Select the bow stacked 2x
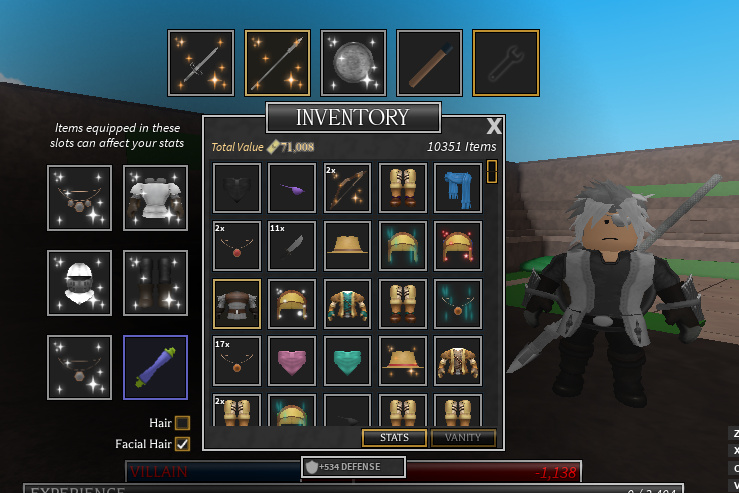Screen dimensions: 739x493 pos(347,188)
